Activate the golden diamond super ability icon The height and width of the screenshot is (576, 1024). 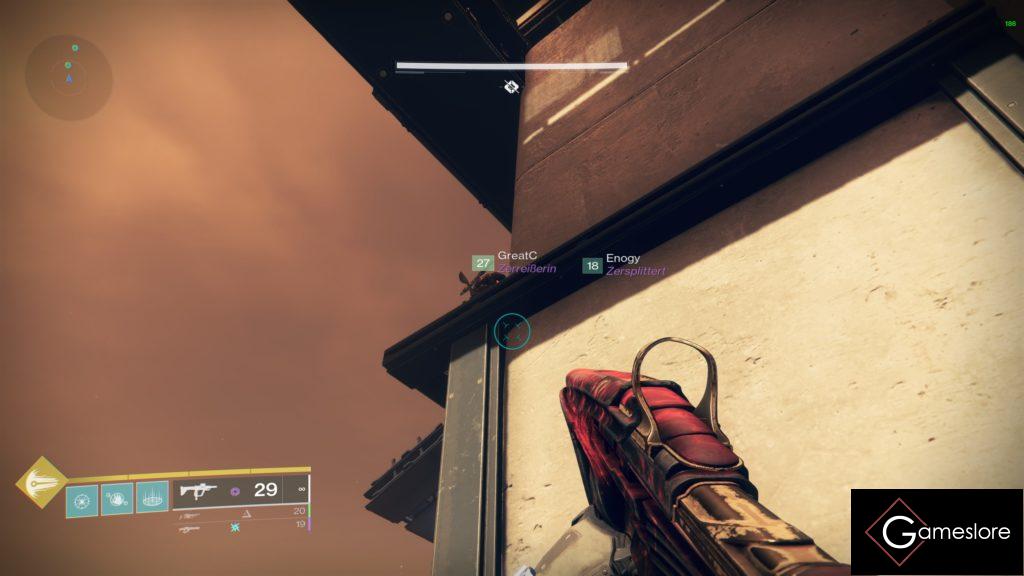coord(41,482)
